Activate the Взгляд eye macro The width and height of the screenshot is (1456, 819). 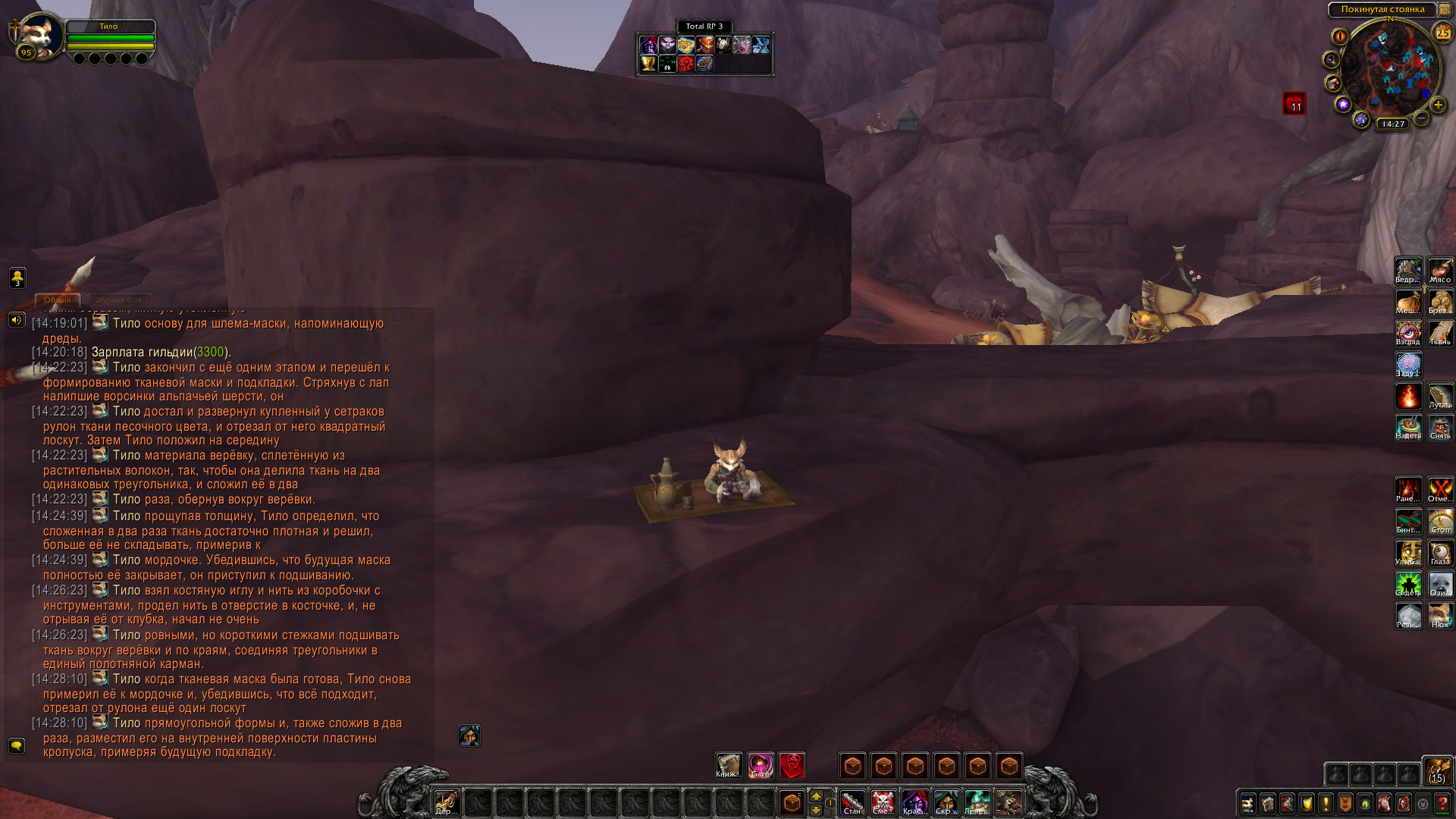[x=1408, y=333]
